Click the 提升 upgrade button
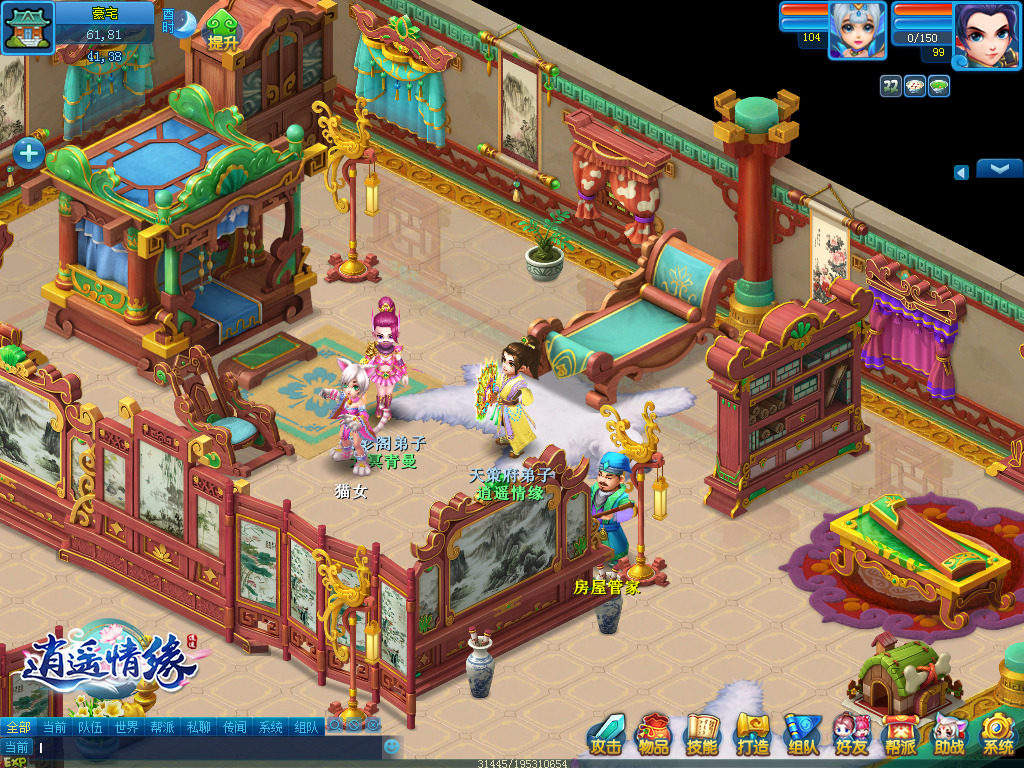The image size is (1024, 768). (x=223, y=33)
